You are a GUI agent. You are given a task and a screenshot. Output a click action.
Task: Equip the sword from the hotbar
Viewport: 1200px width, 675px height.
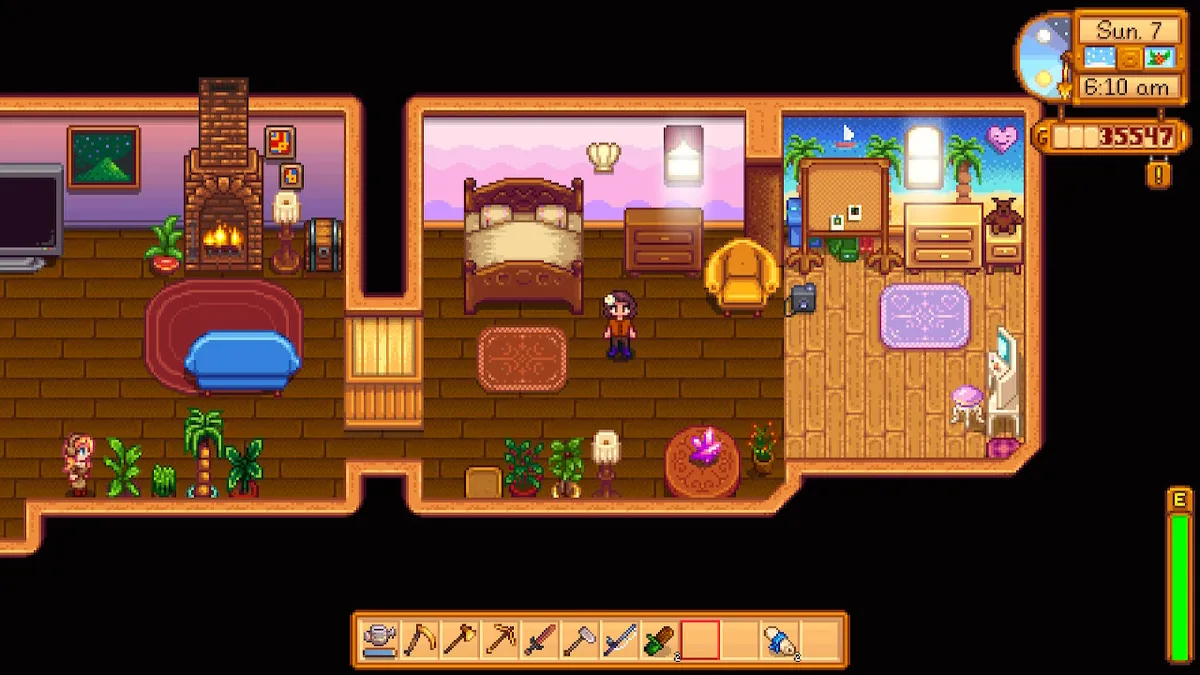(540, 639)
